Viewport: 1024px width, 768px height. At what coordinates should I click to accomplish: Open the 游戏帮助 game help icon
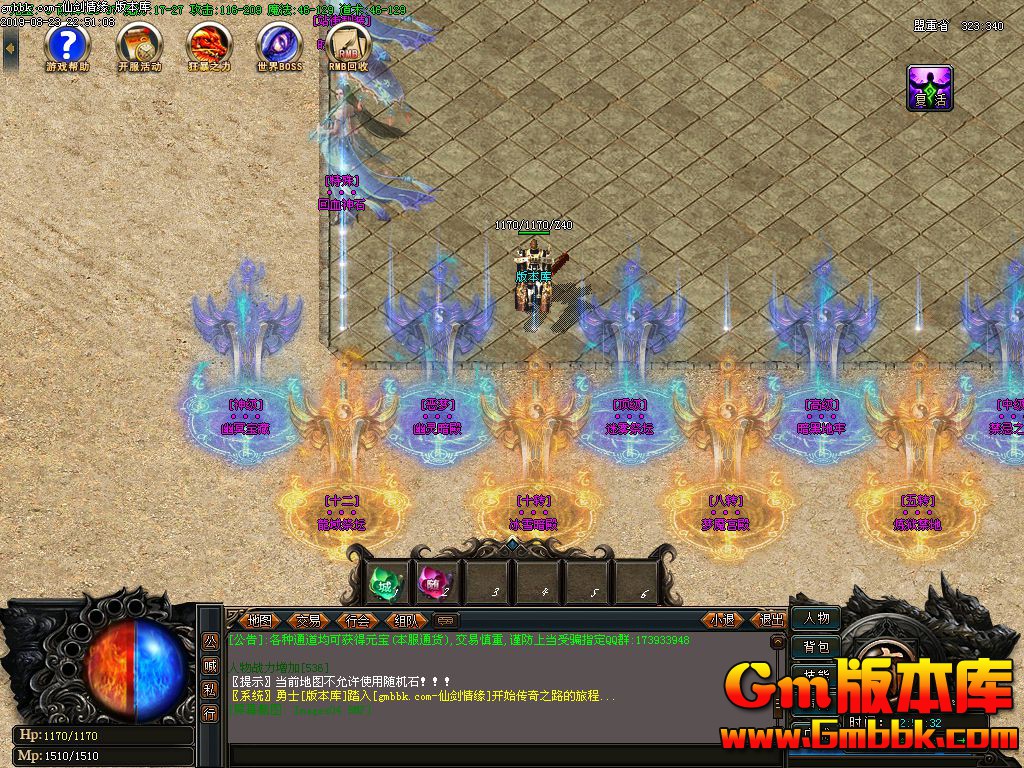[x=67, y=45]
